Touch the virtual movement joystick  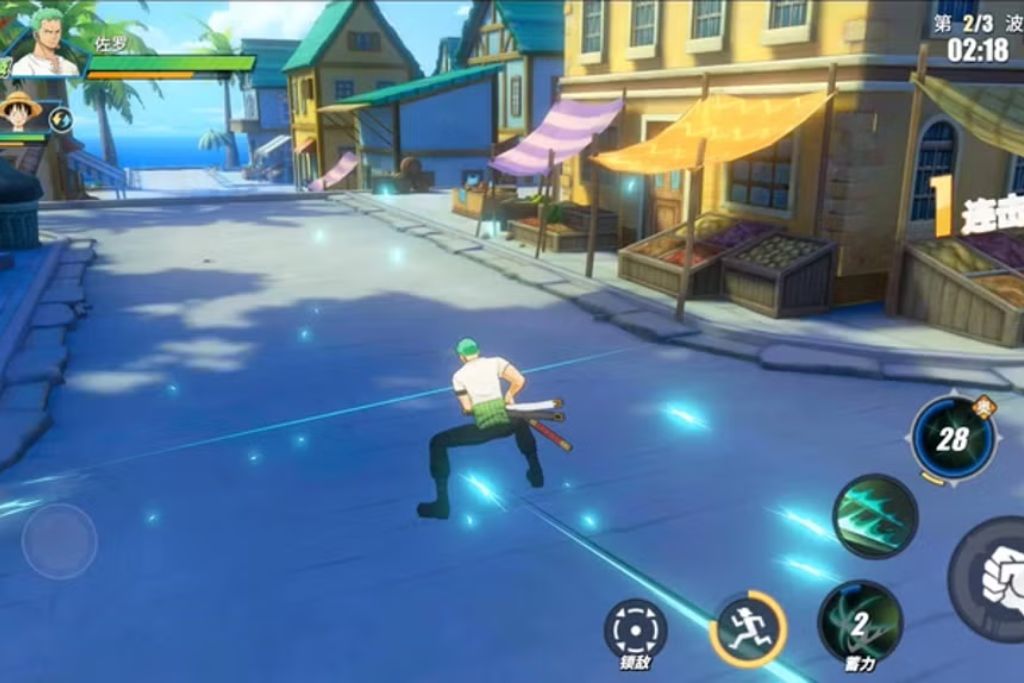(59, 541)
